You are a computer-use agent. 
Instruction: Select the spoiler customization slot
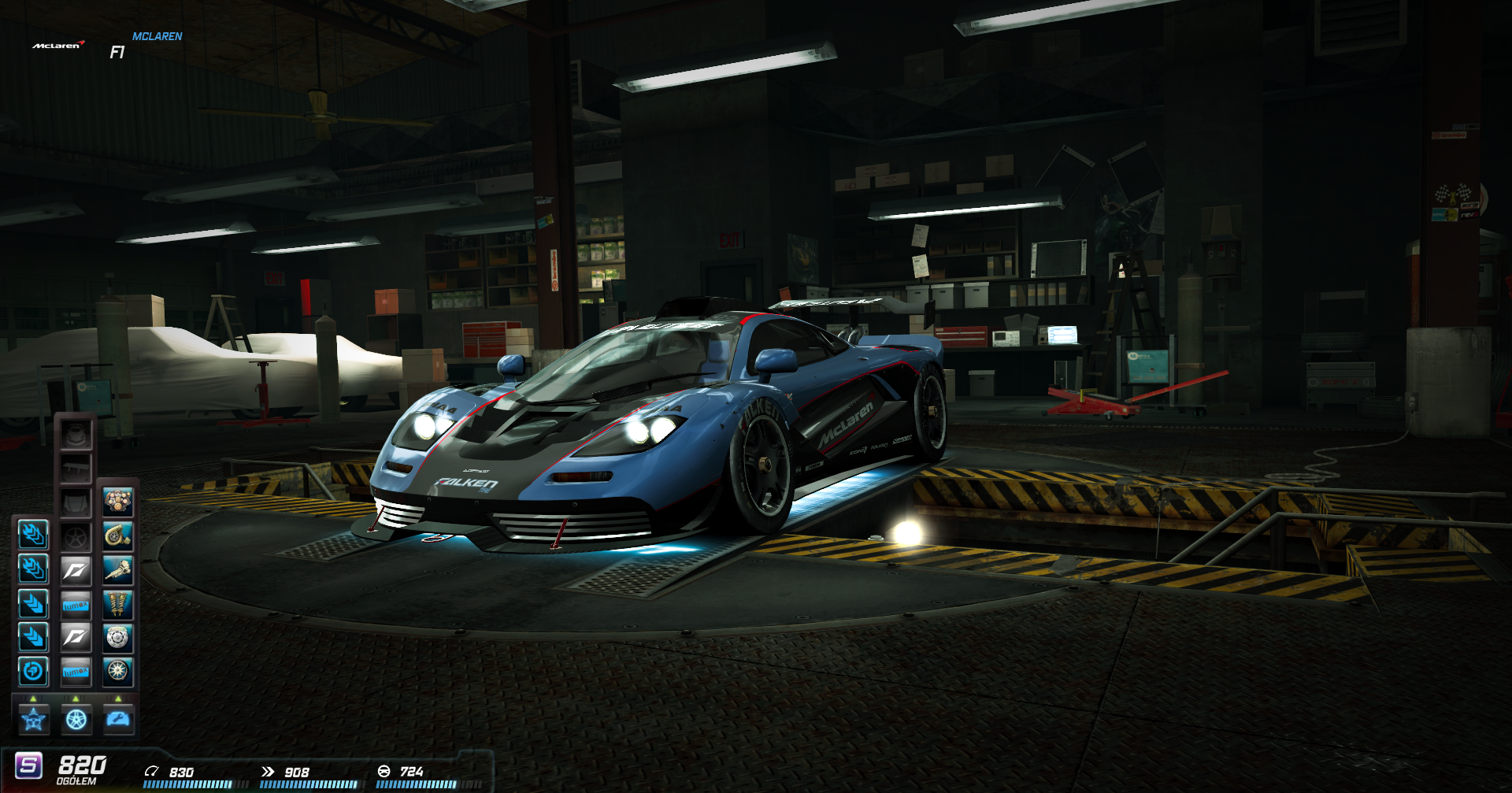76,469
